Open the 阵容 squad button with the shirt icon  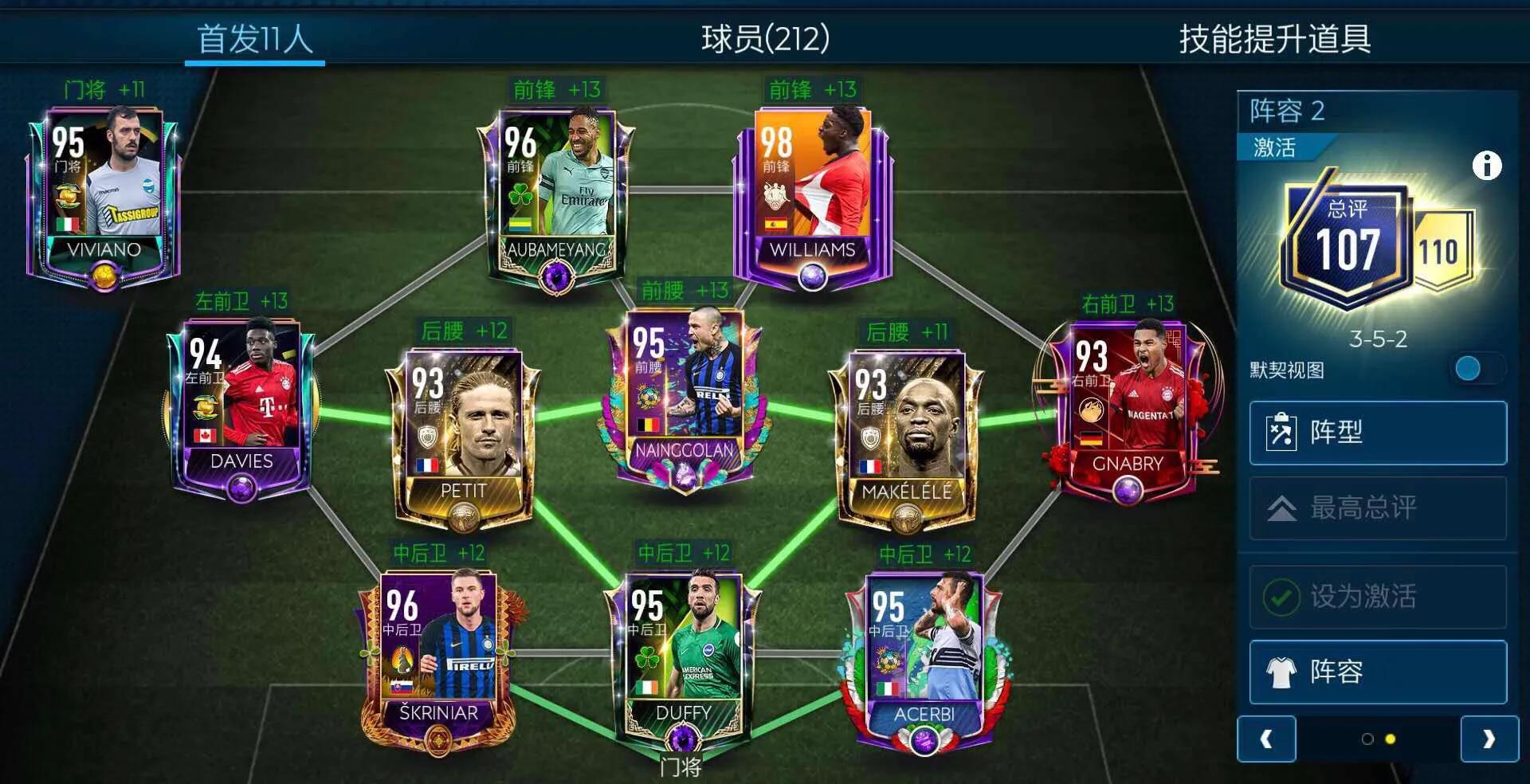pos(1378,672)
